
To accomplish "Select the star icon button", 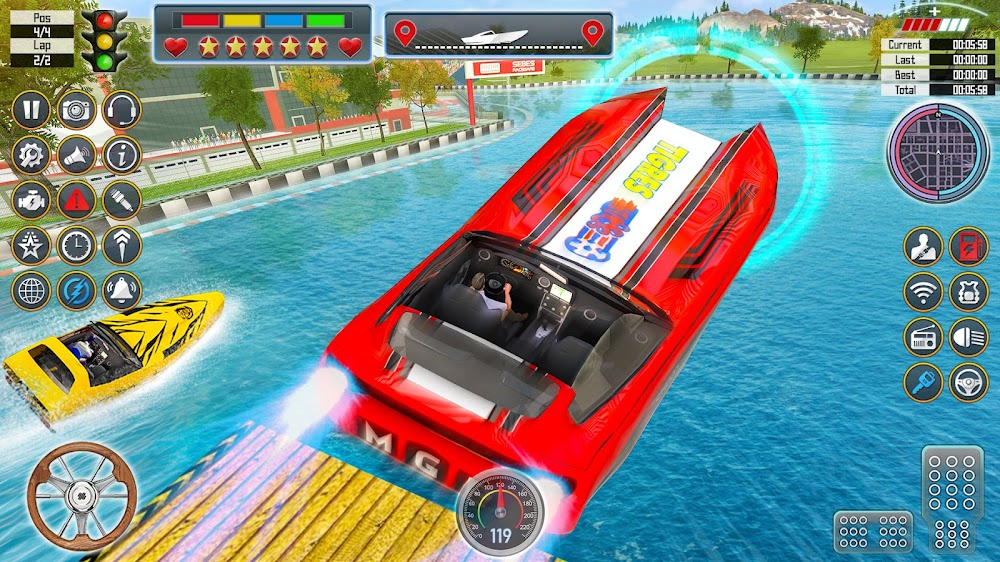I will [x=31, y=245].
